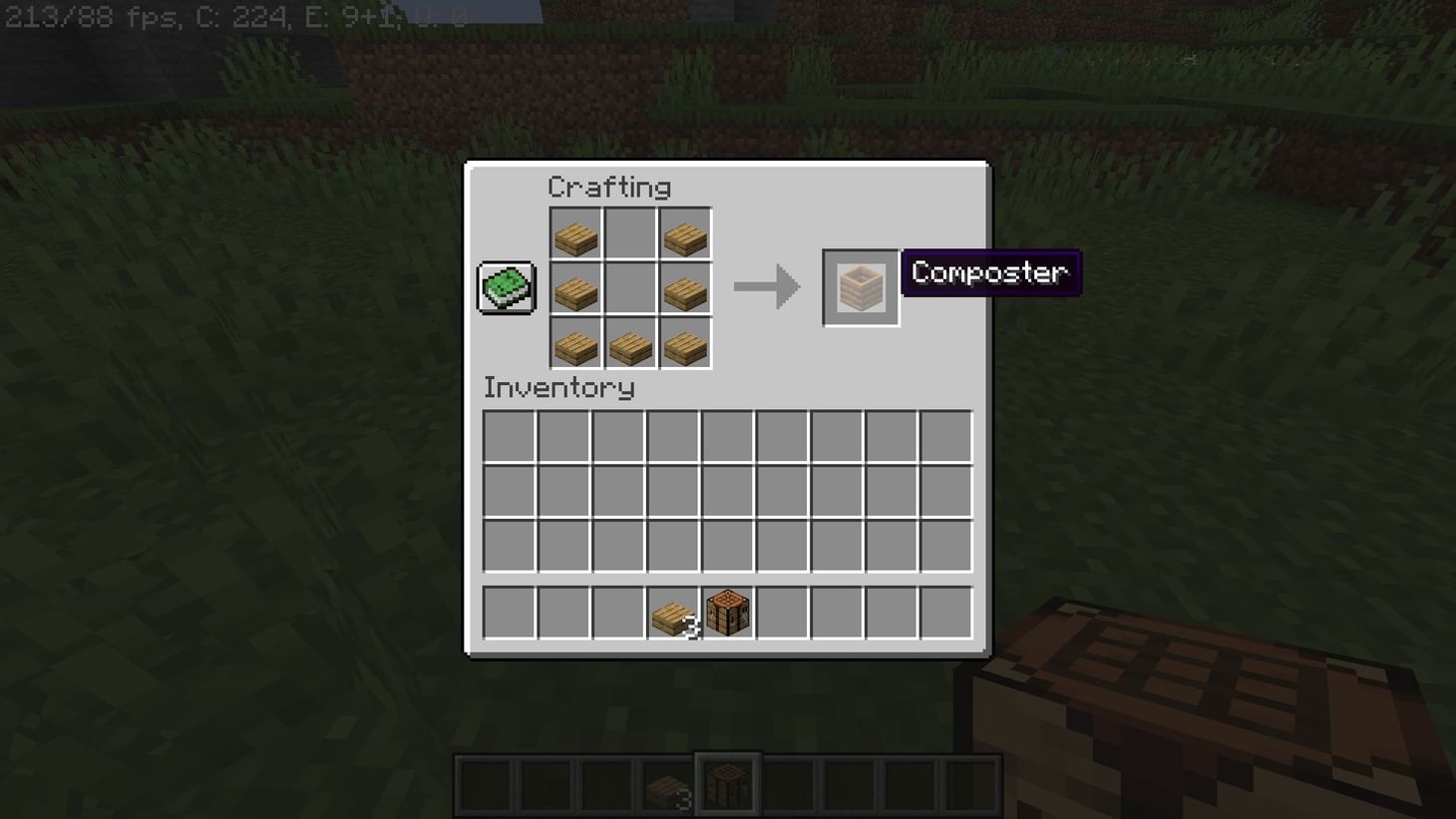Select the stack of oak planks in the inventory
The width and height of the screenshot is (1456, 819).
[671, 613]
